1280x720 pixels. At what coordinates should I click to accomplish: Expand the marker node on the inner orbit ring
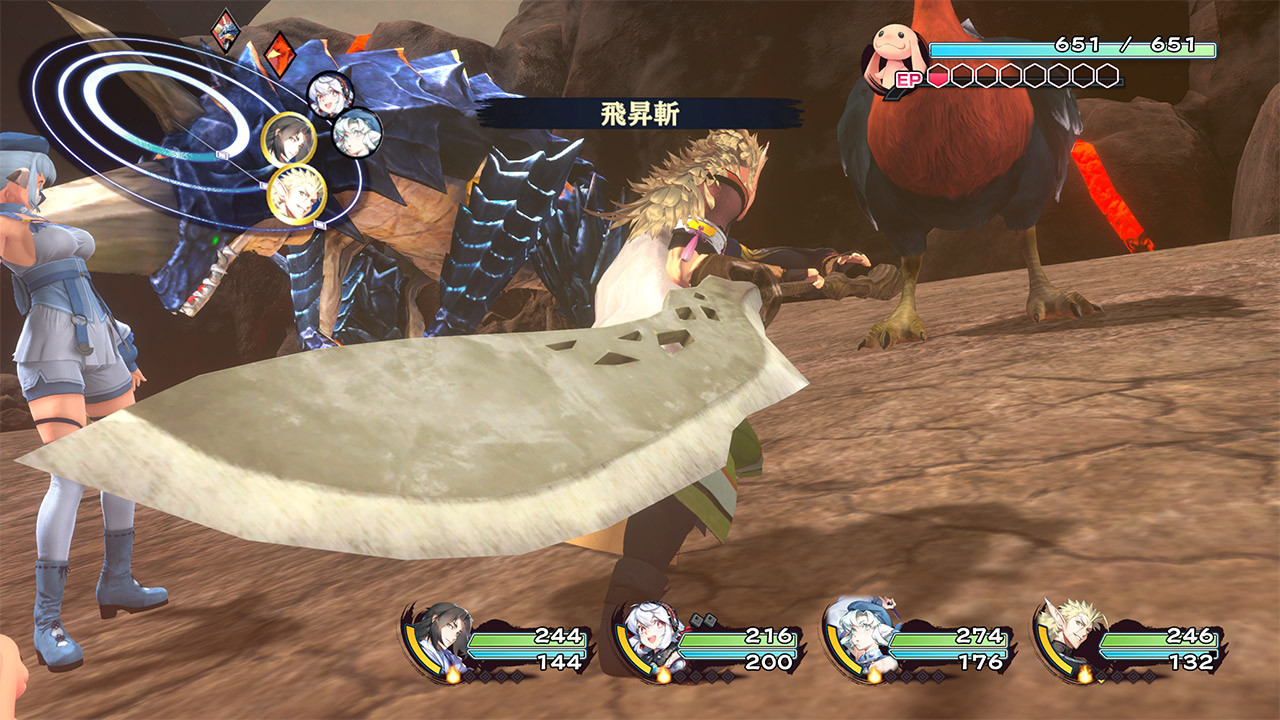[x=222, y=154]
